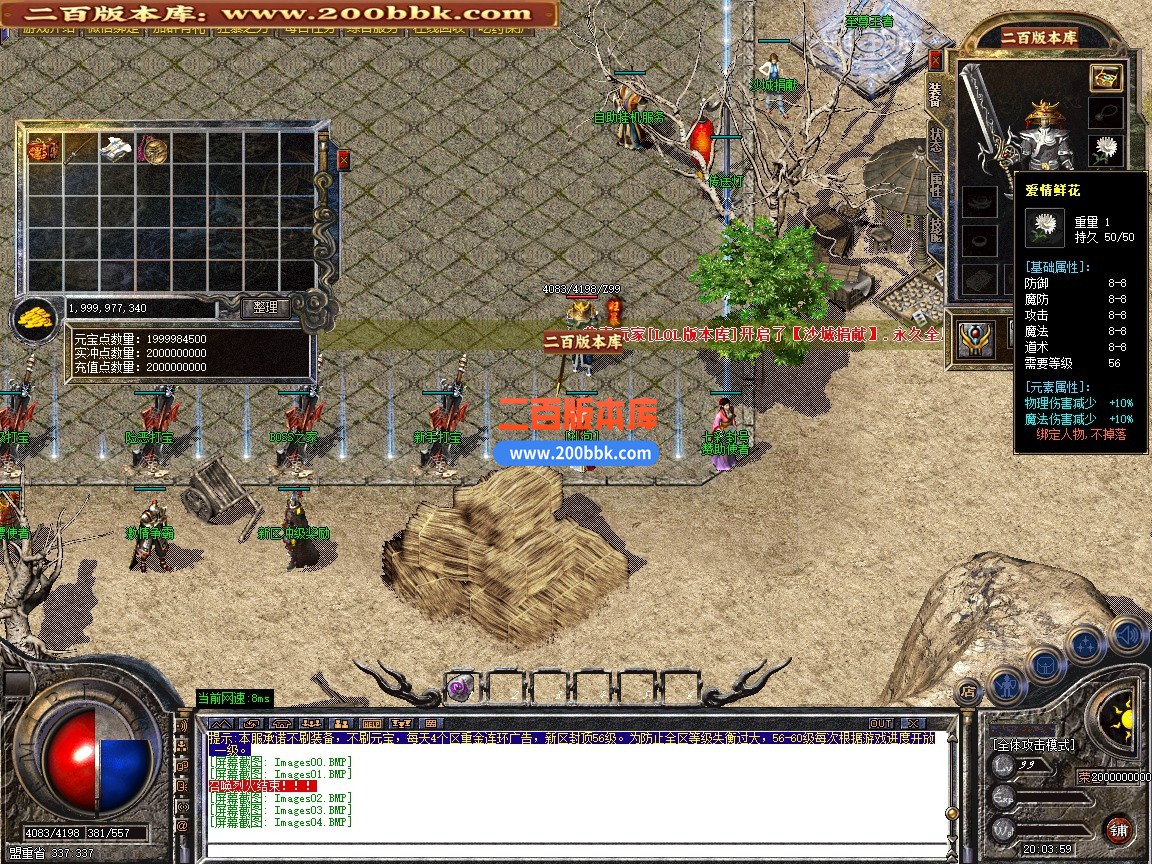Use the purple orb in the quick belt

pyautogui.click(x=460, y=688)
